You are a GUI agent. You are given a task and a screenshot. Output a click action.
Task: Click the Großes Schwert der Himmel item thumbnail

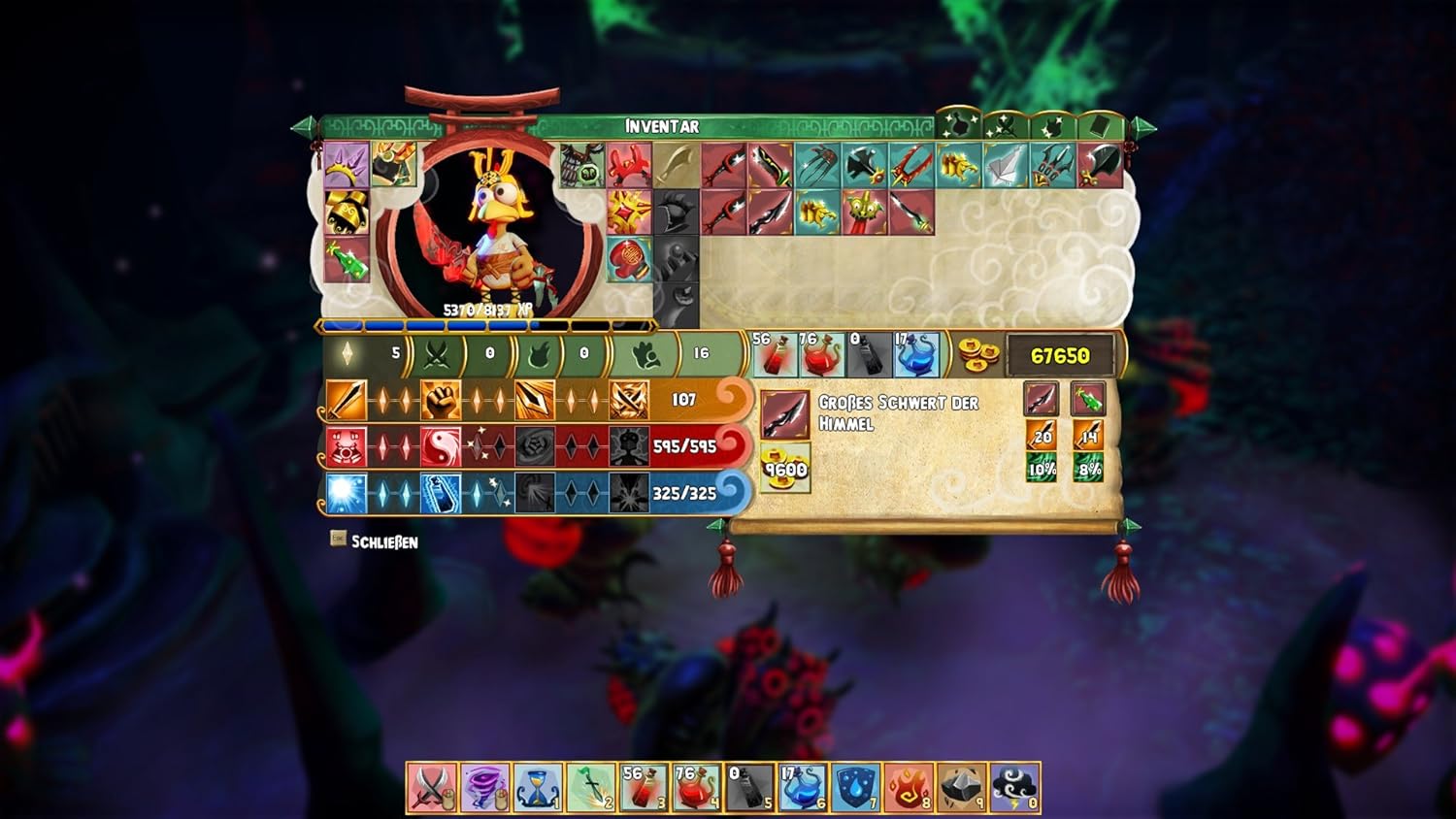tap(786, 414)
